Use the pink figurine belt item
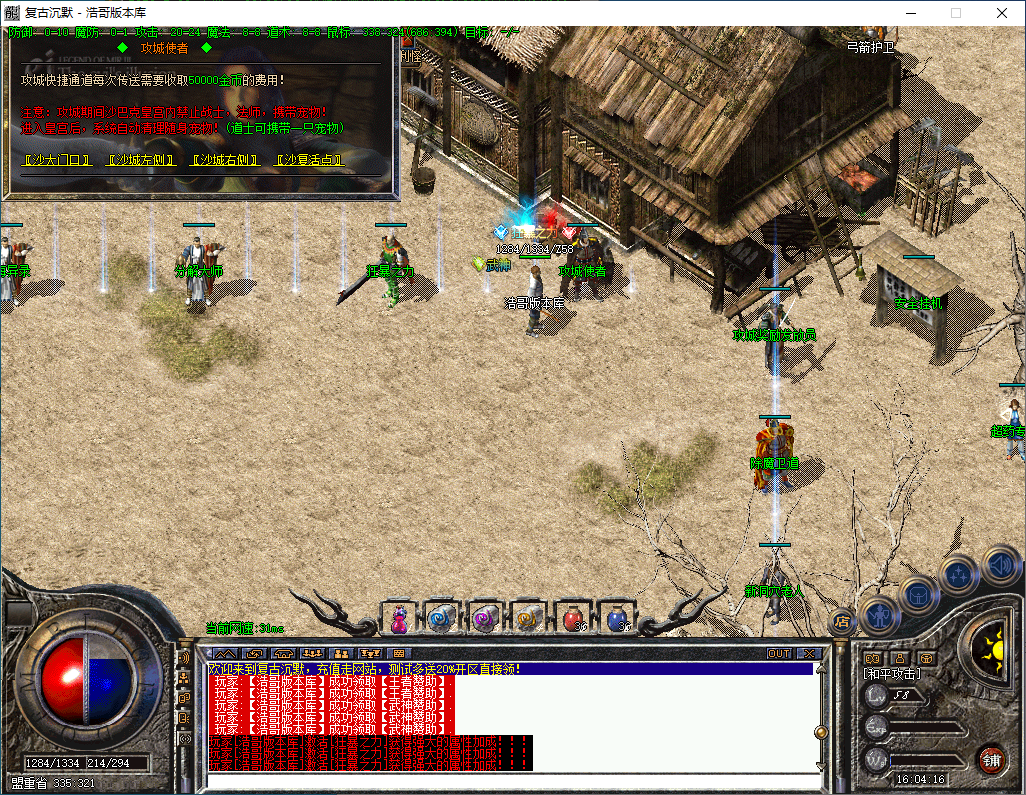The width and height of the screenshot is (1026, 795). coord(399,619)
